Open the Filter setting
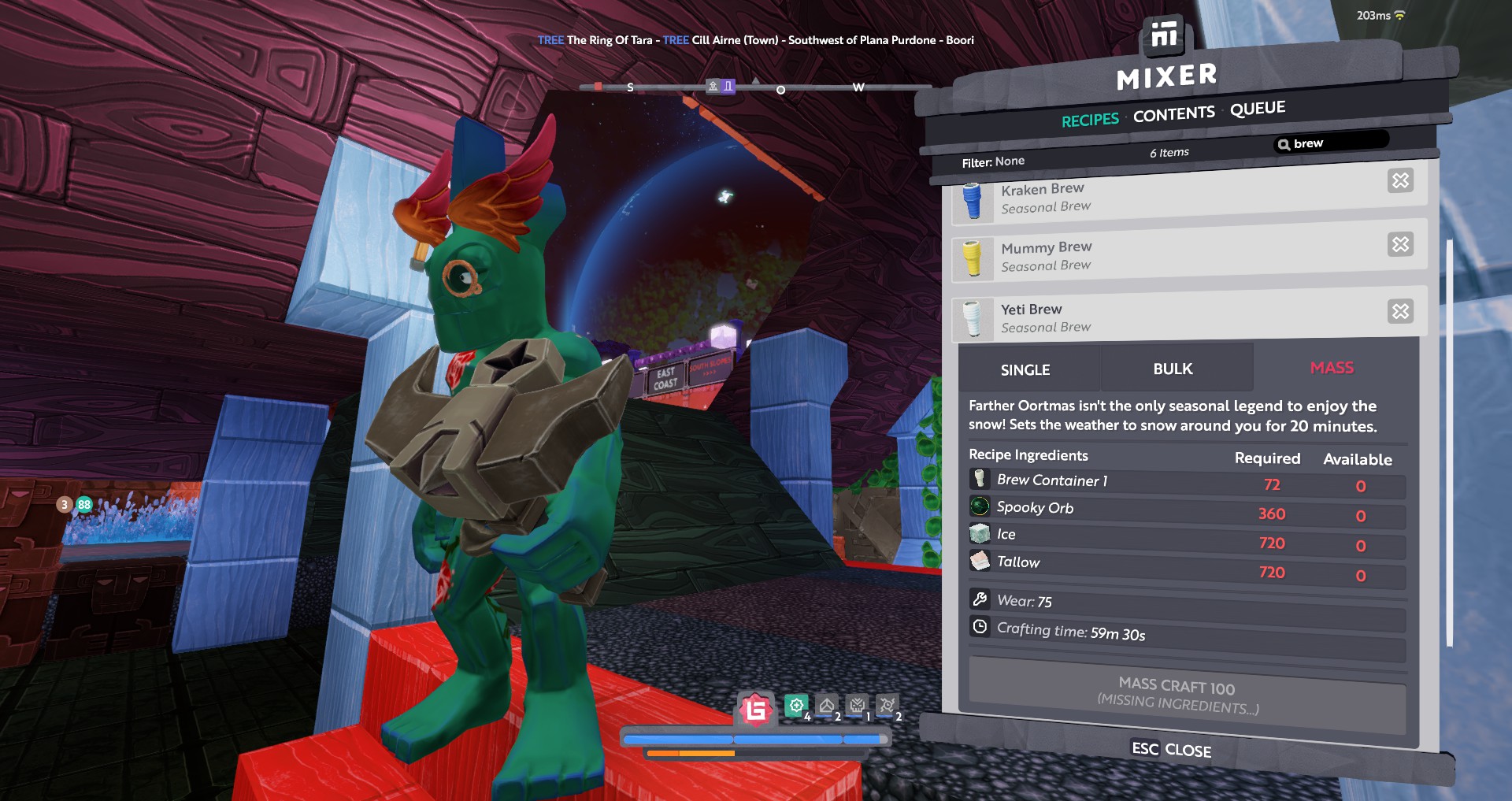 point(993,161)
